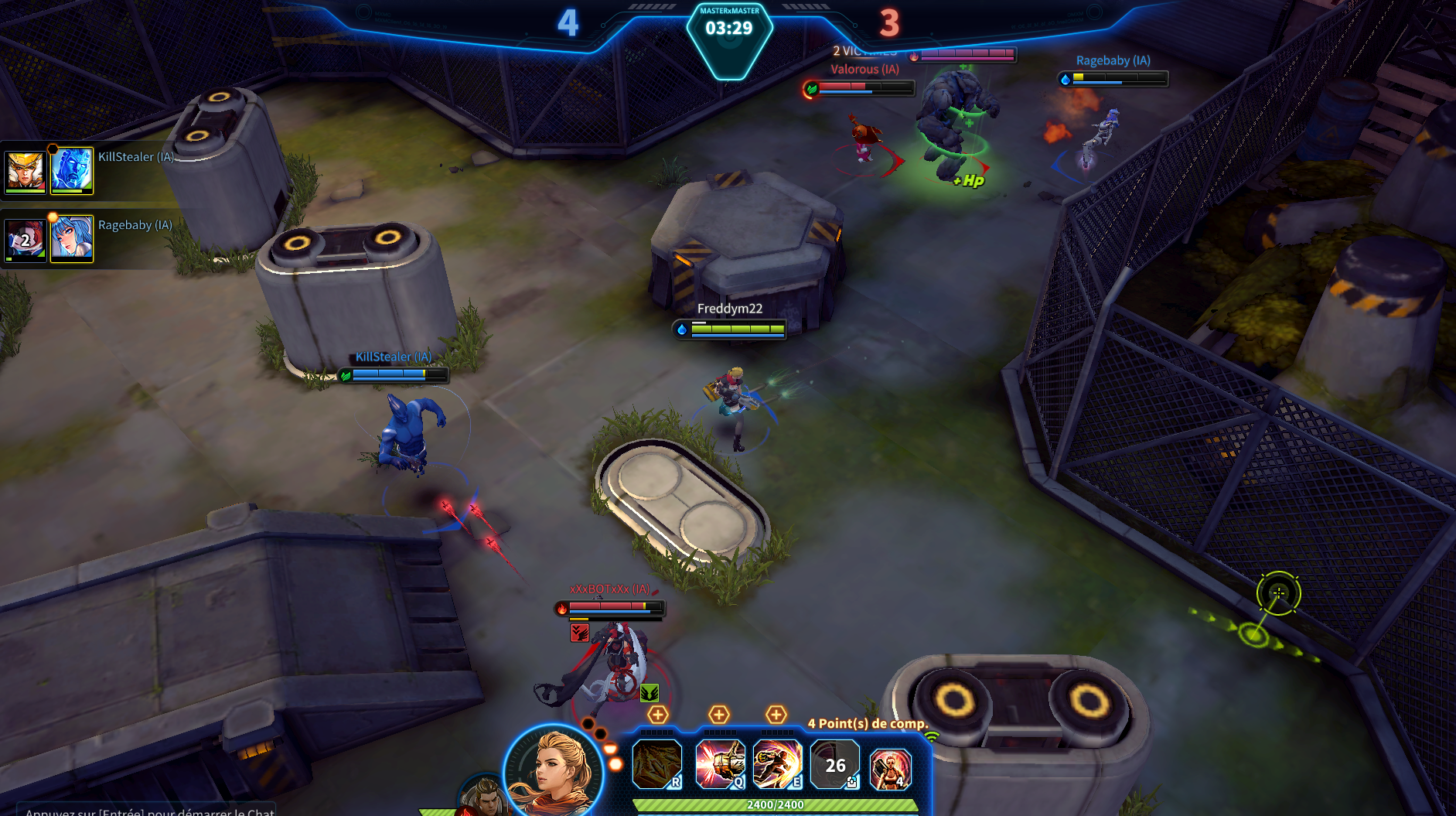
Task: Select the blonde woman main character portrait
Action: pyautogui.click(x=554, y=770)
